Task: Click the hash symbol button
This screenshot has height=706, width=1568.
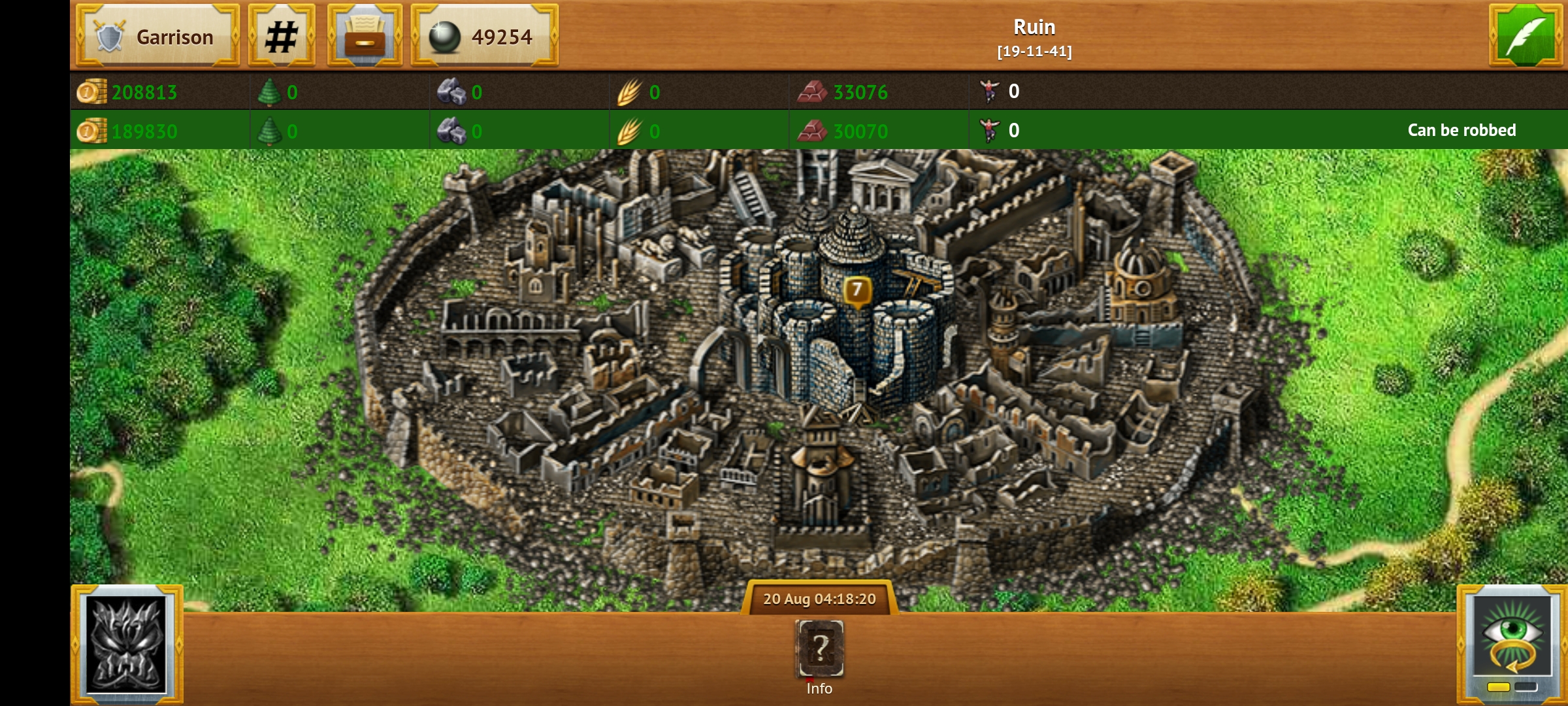Action: pyautogui.click(x=282, y=36)
